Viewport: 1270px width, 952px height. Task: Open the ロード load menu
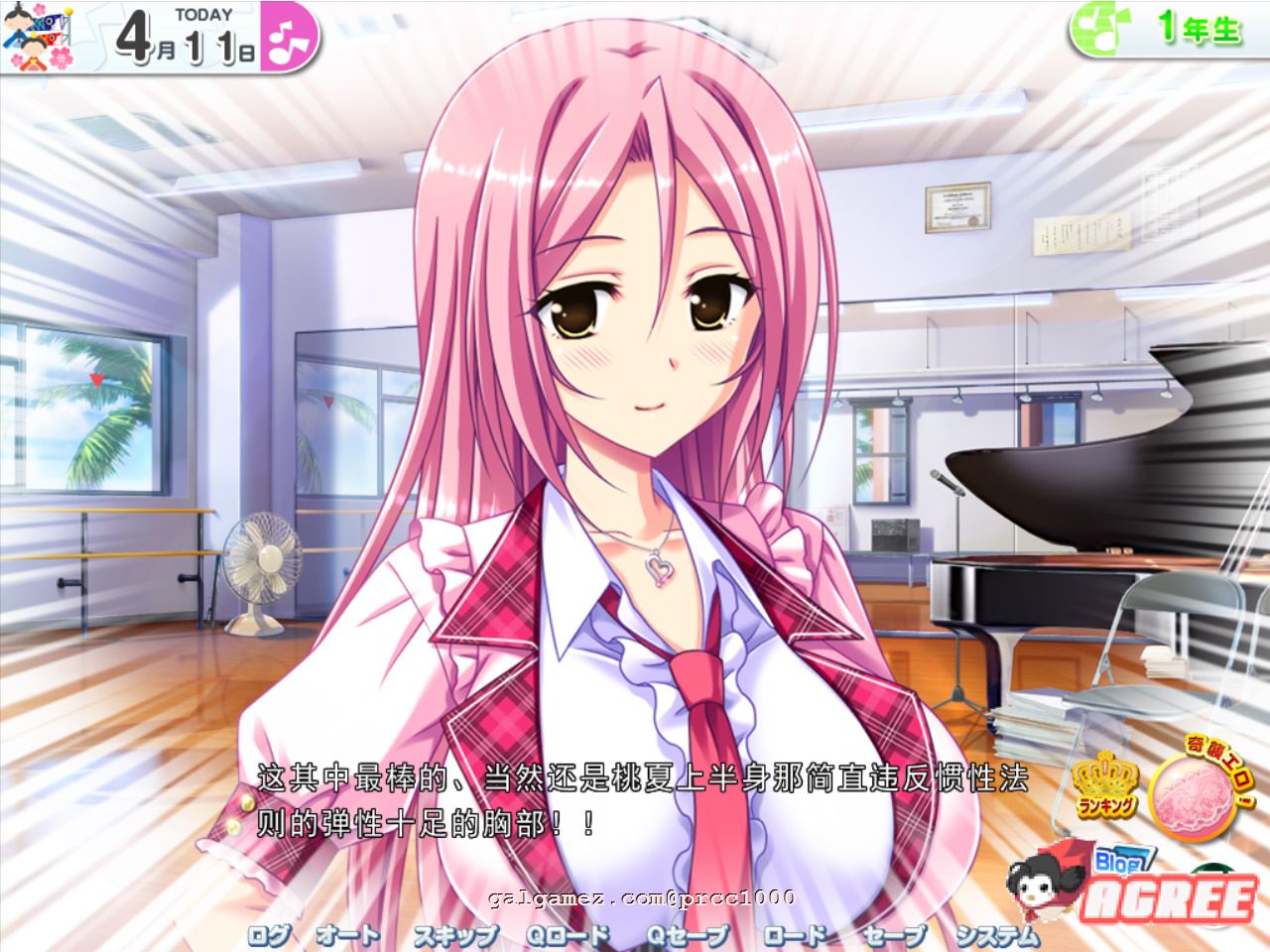(x=794, y=935)
